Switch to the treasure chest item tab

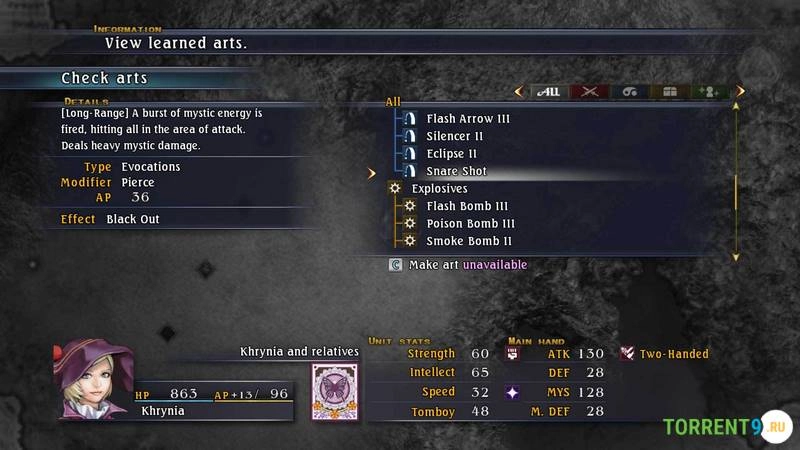pyautogui.click(x=670, y=92)
